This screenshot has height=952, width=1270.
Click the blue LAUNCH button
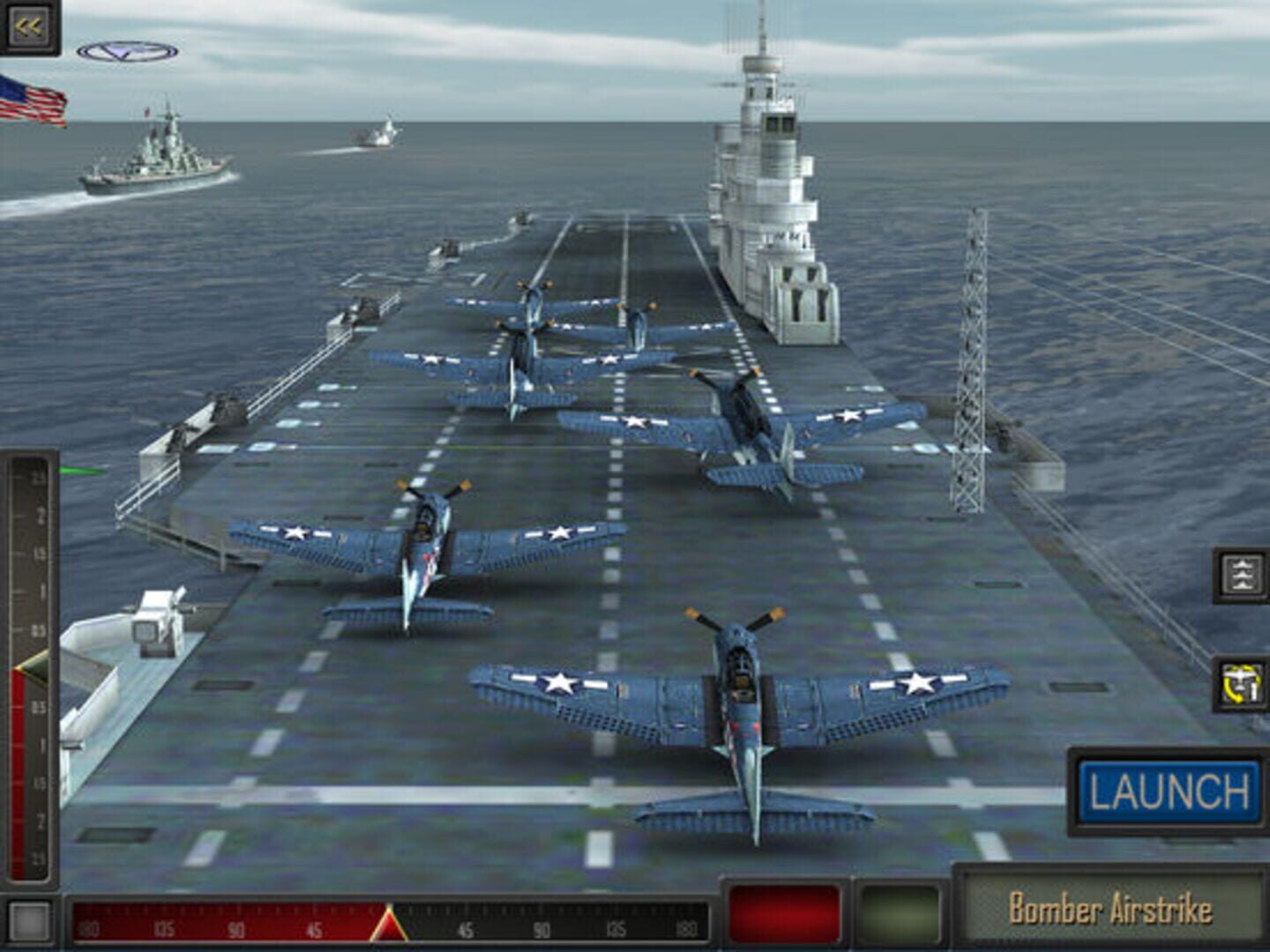point(1169,791)
